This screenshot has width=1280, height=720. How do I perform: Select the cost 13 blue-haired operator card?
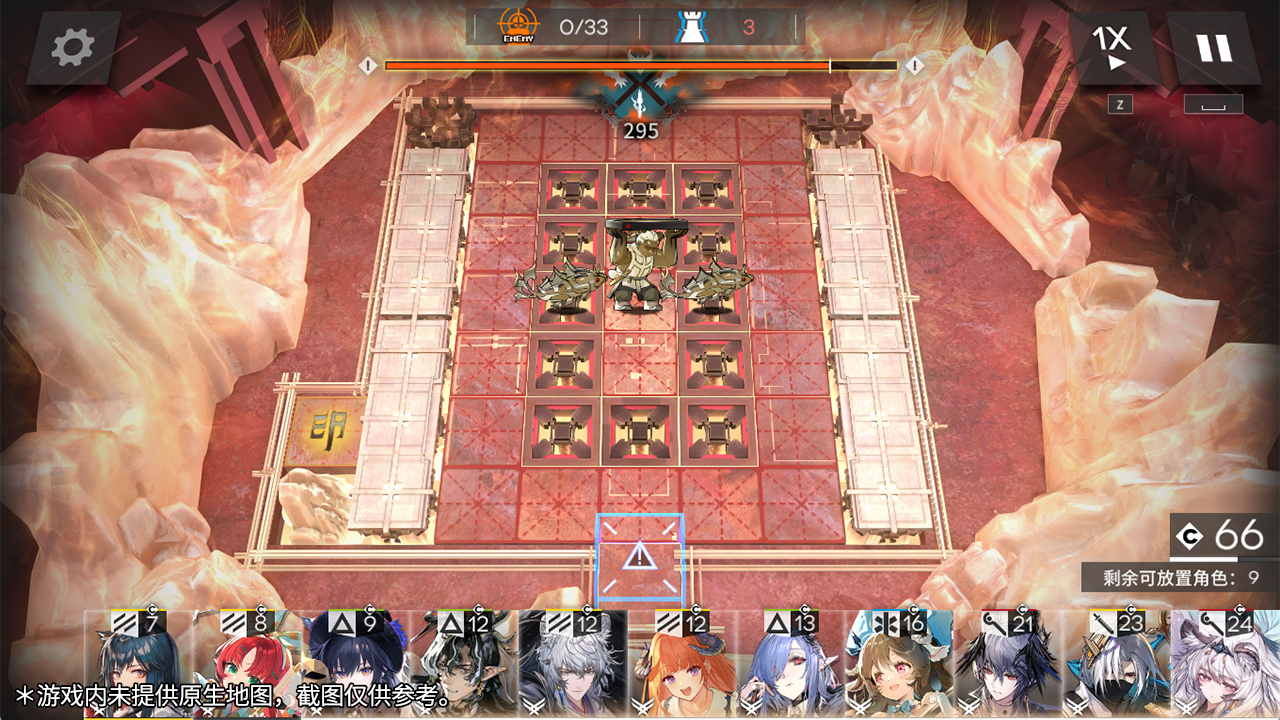click(790, 665)
